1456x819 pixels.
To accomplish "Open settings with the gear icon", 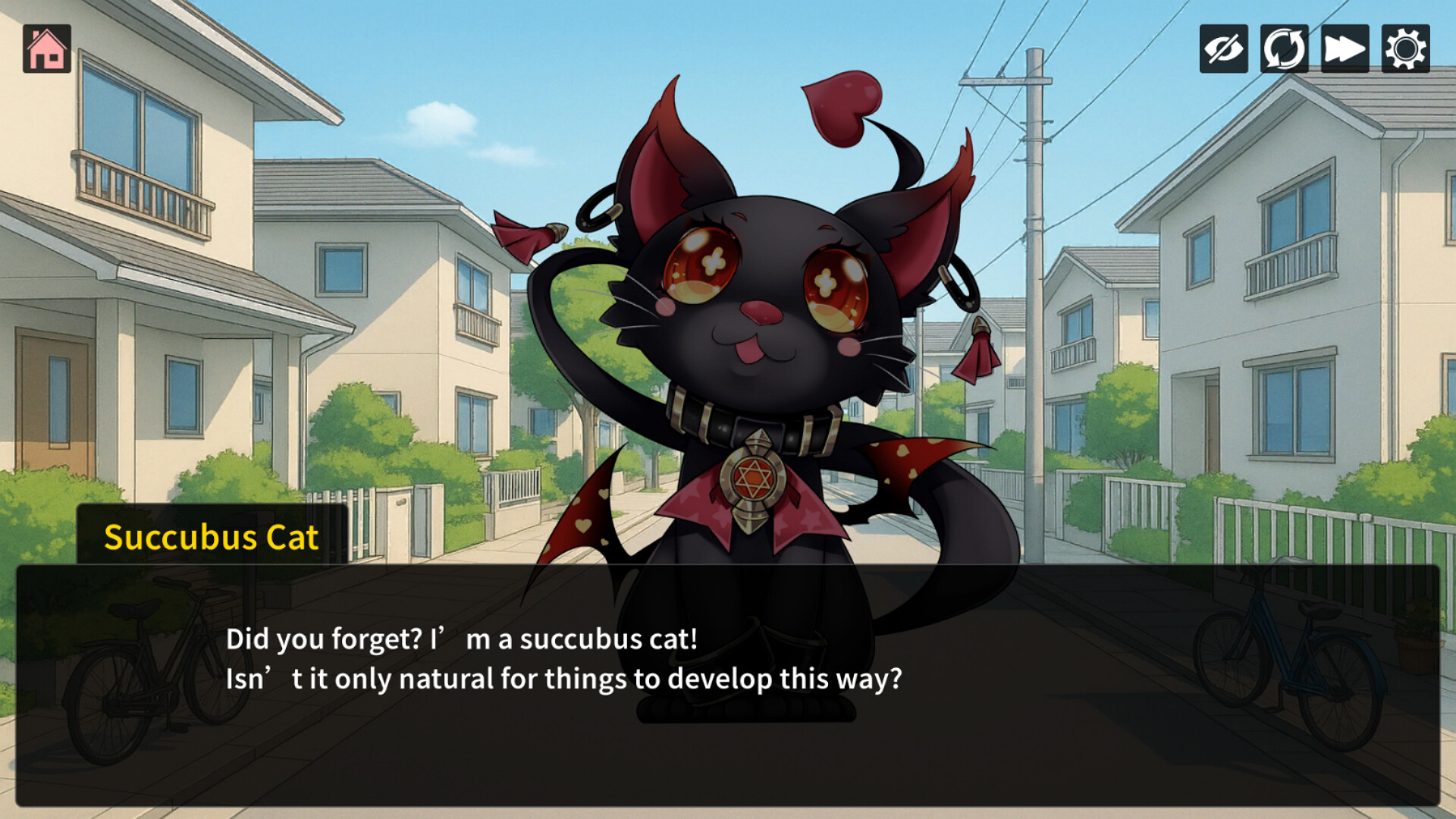I will (x=1405, y=49).
